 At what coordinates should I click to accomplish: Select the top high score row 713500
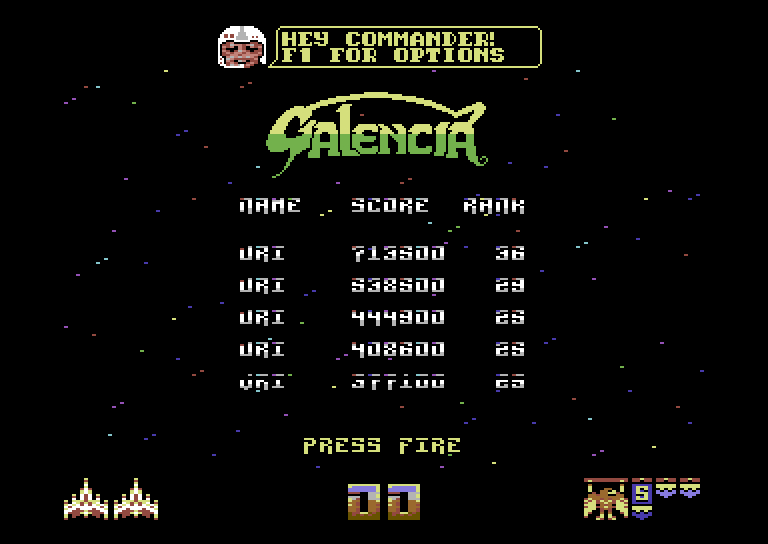pyautogui.click(x=382, y=254)
